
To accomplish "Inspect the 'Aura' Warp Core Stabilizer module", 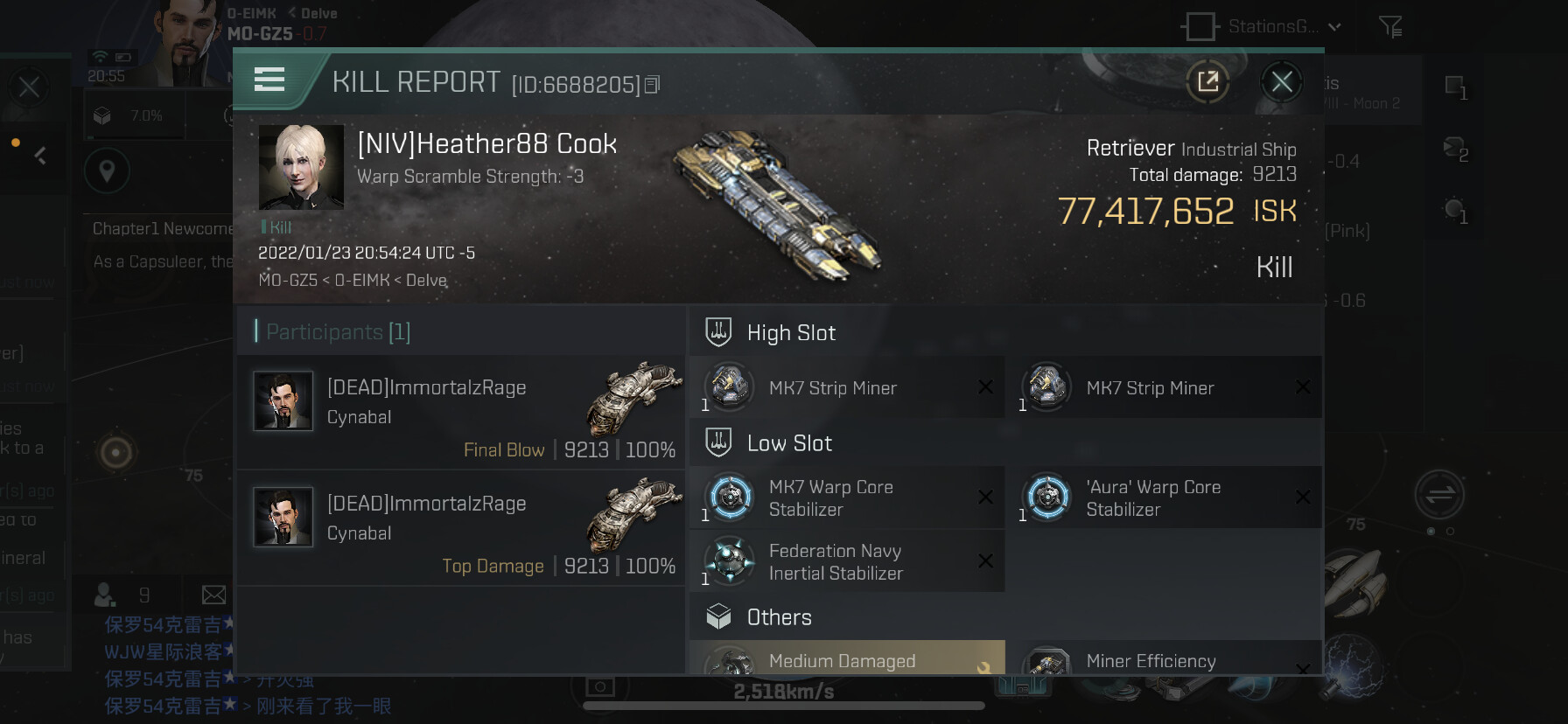I will coord(1164,498).
